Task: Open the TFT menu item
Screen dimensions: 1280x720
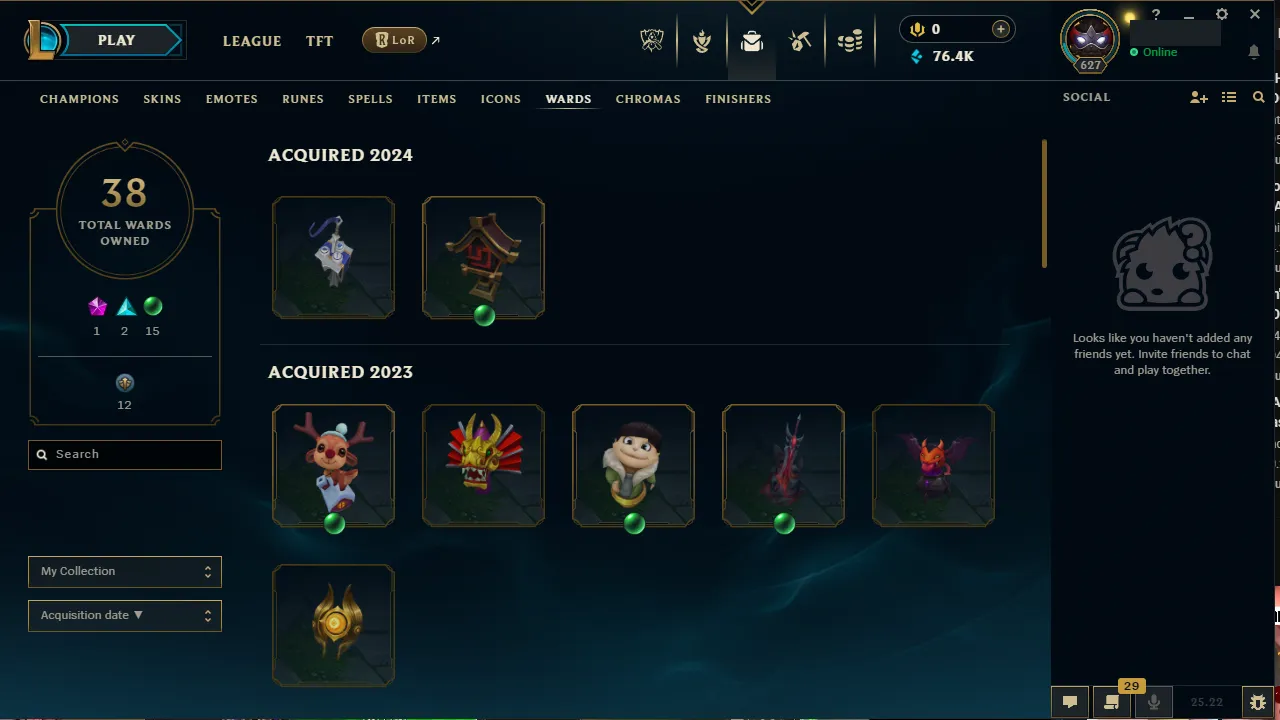Action: pos(319,41)
